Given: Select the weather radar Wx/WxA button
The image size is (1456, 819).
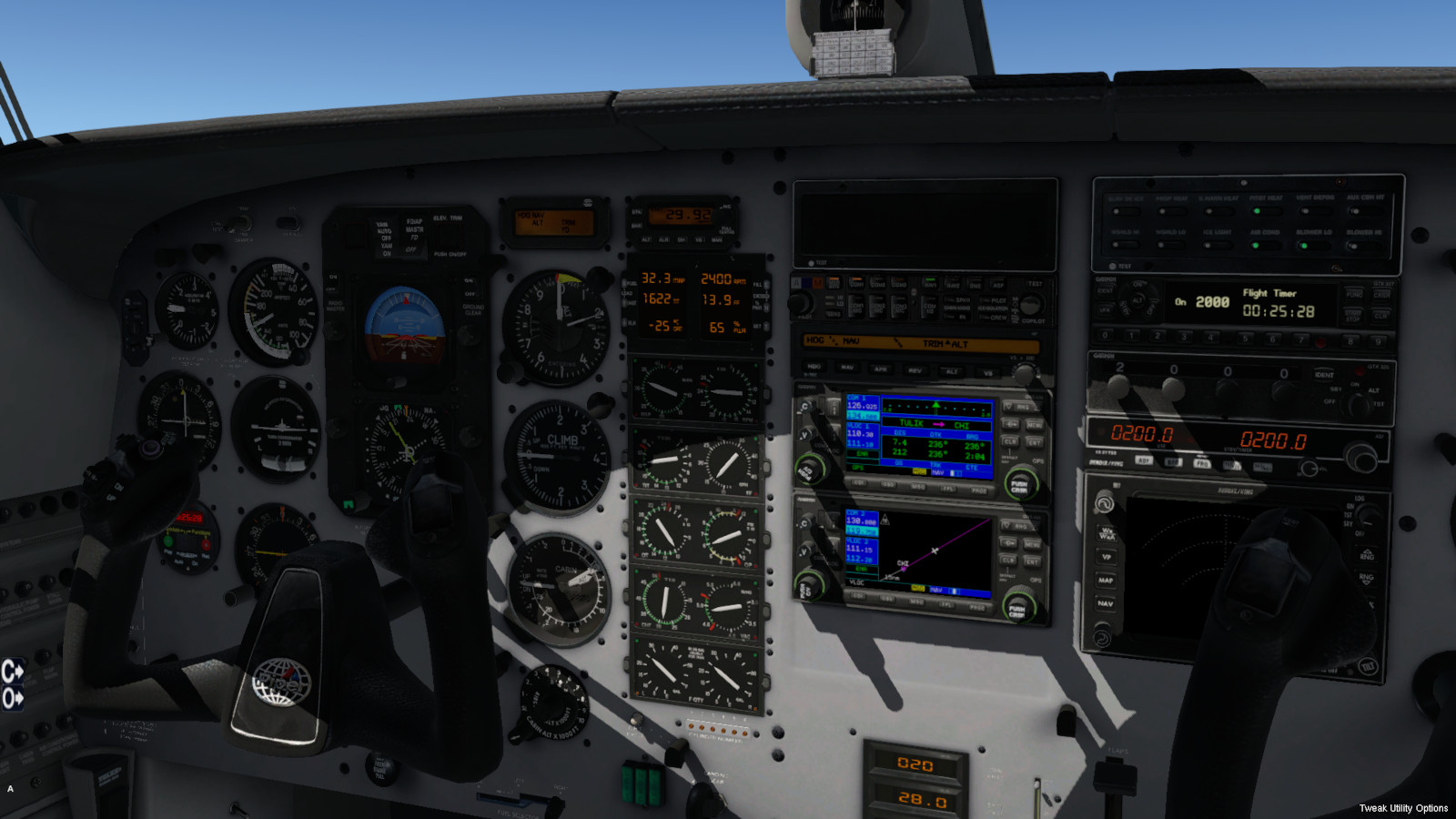Looking at the screenshot, I should coord(1107,531).
